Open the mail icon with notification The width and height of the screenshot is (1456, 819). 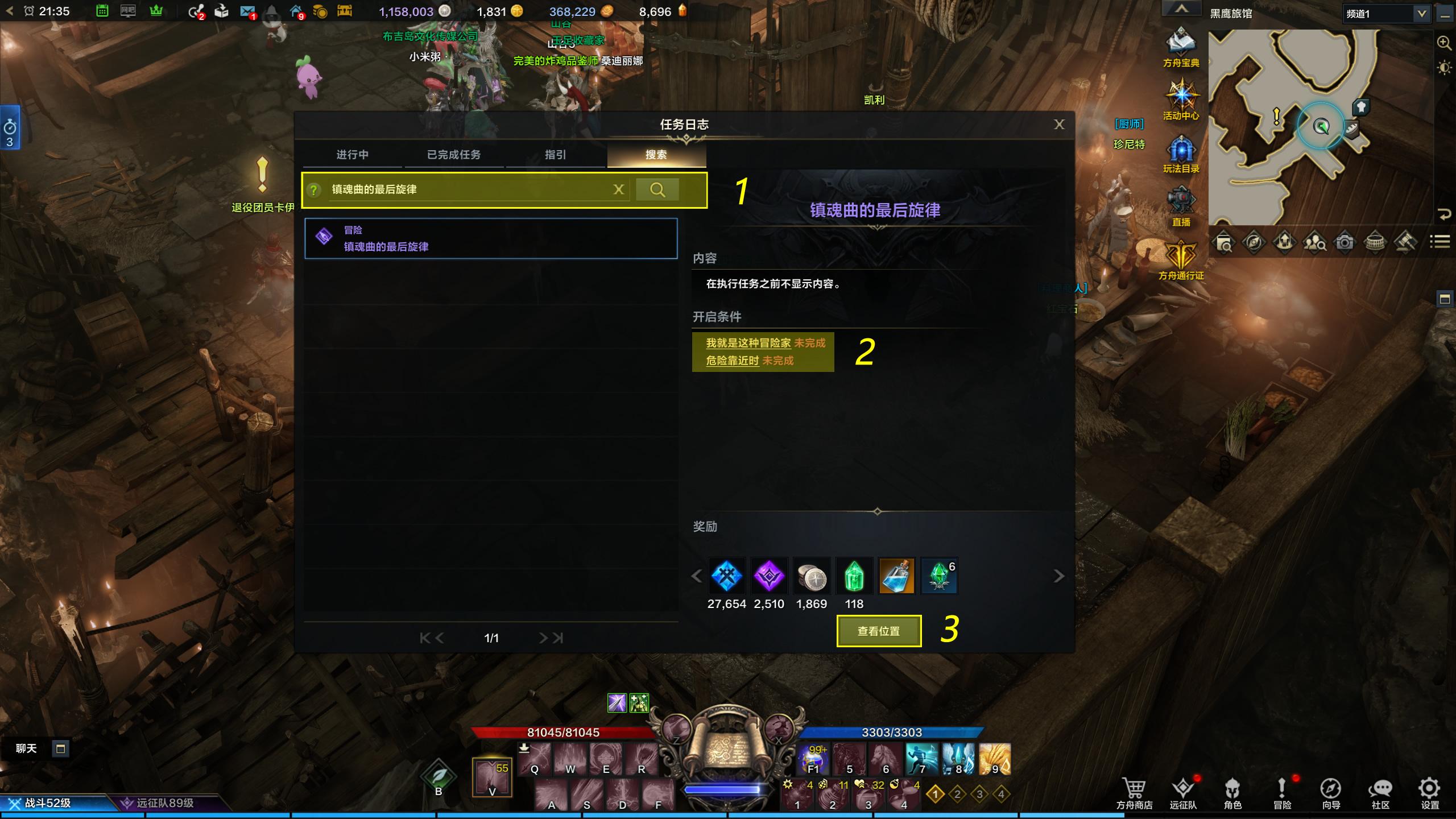(247, 11)
